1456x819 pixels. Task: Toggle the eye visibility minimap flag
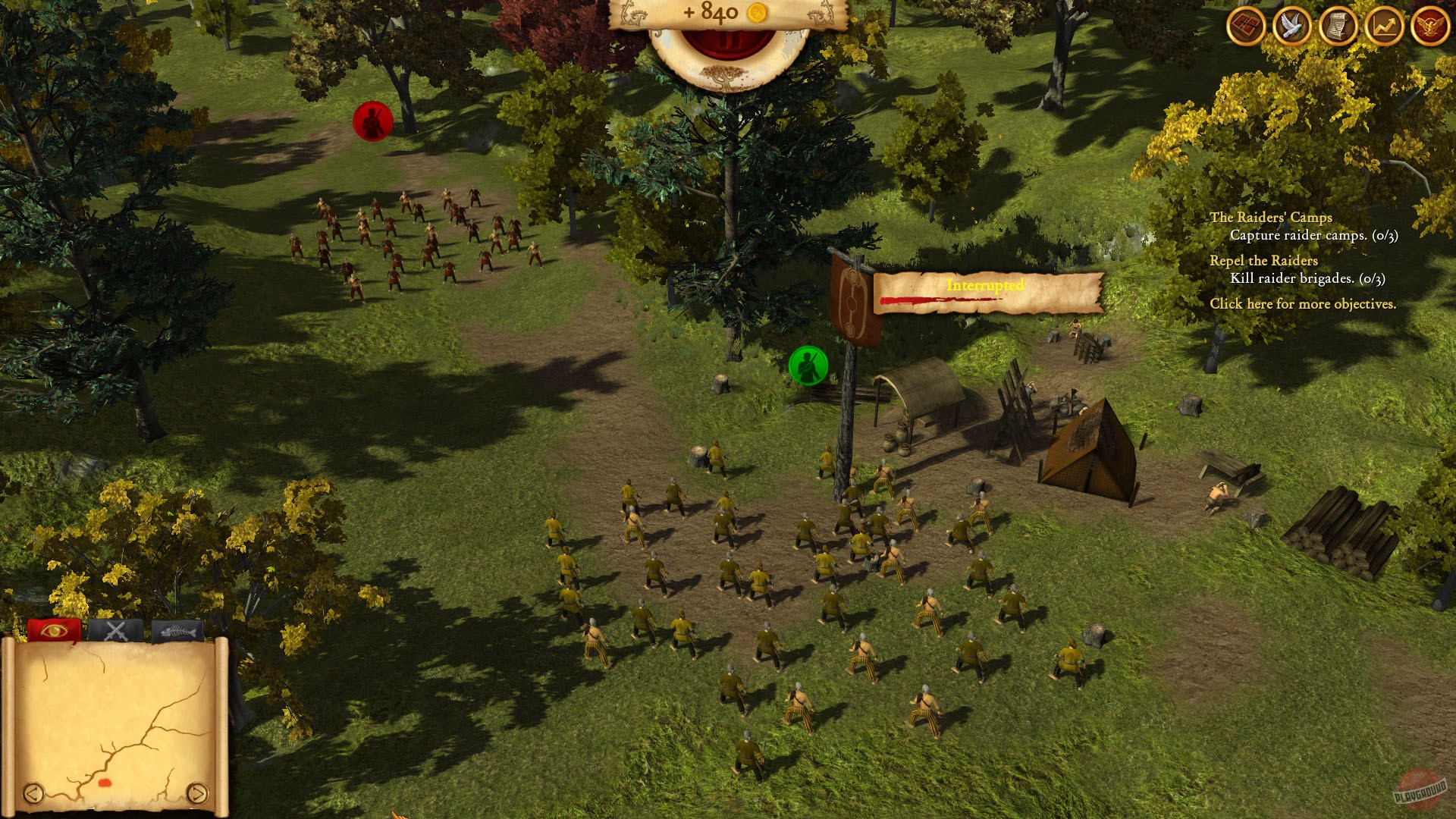(x=53, y=630)
